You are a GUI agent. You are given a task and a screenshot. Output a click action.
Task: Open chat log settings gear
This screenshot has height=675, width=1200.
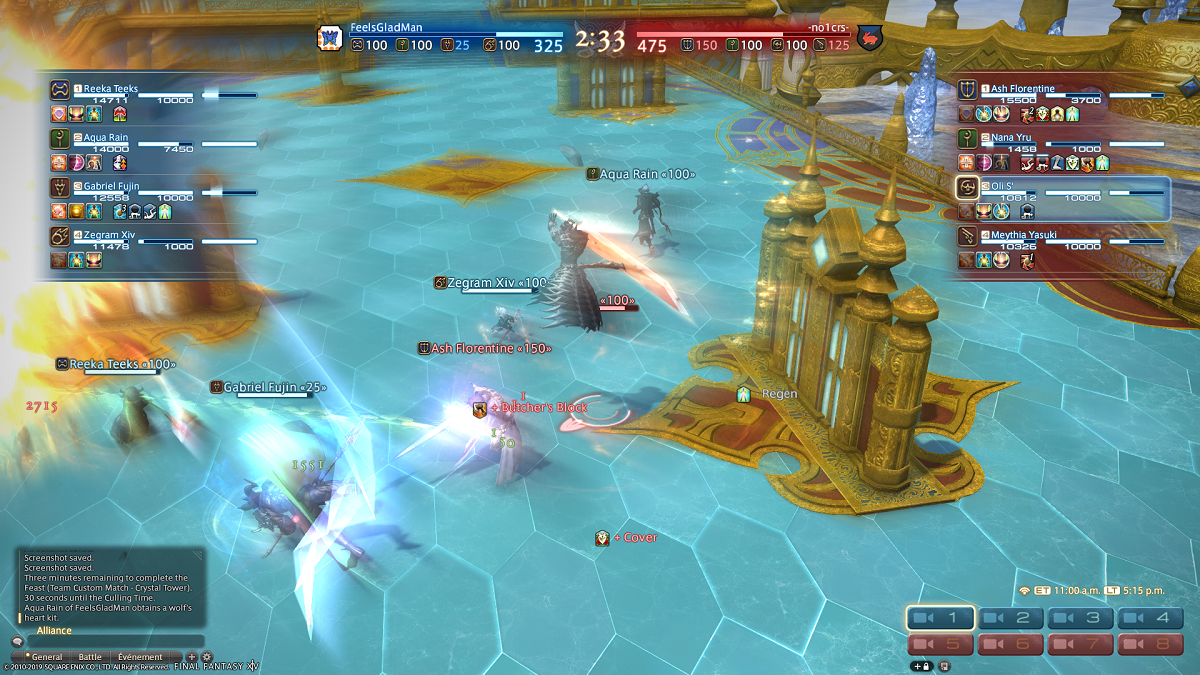pos(207,657)
